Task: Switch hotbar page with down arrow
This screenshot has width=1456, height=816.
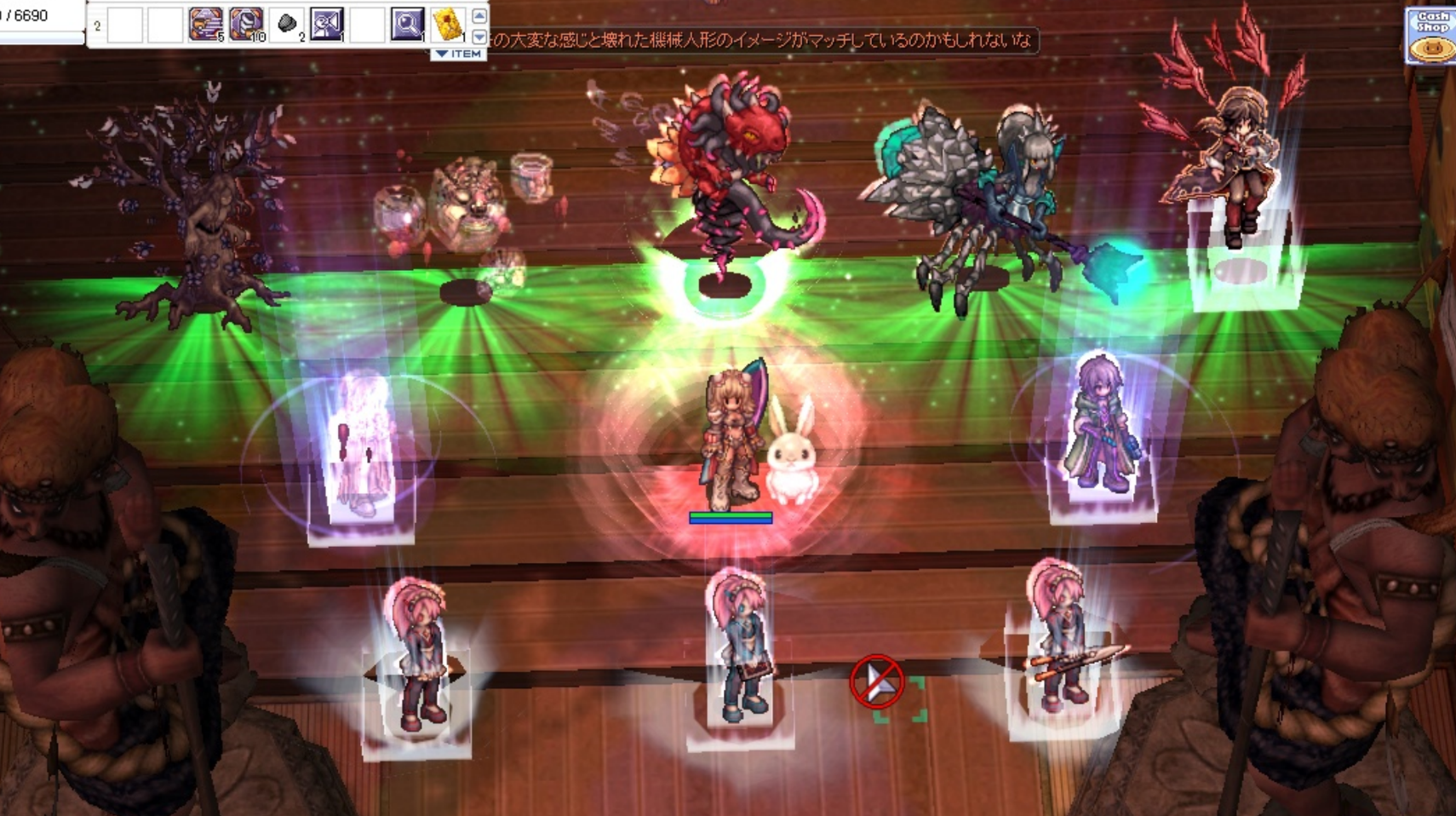Action: (x=479, y=36)
